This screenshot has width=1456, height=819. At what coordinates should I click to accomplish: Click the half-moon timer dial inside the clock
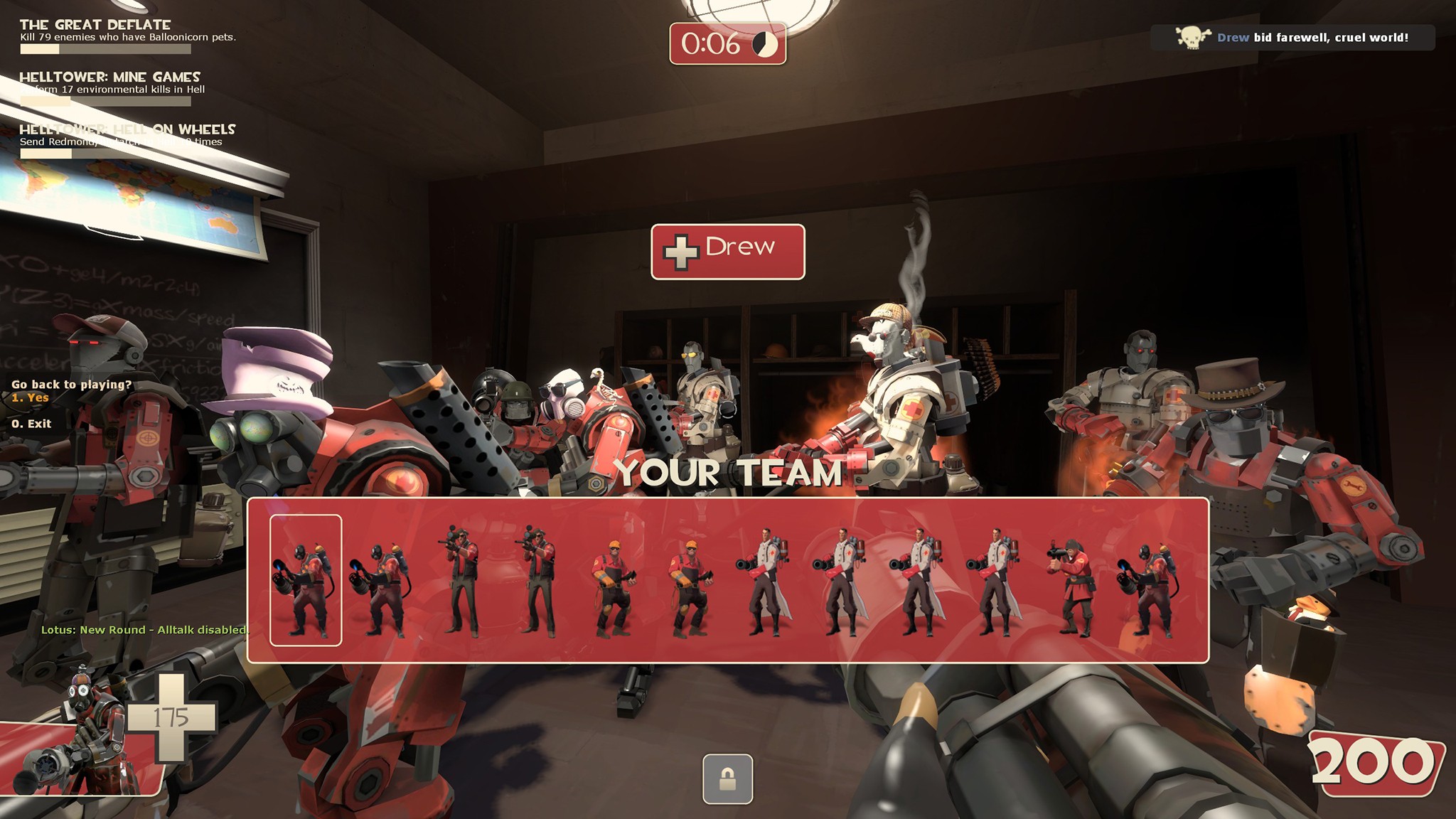[x=765, y=43]
